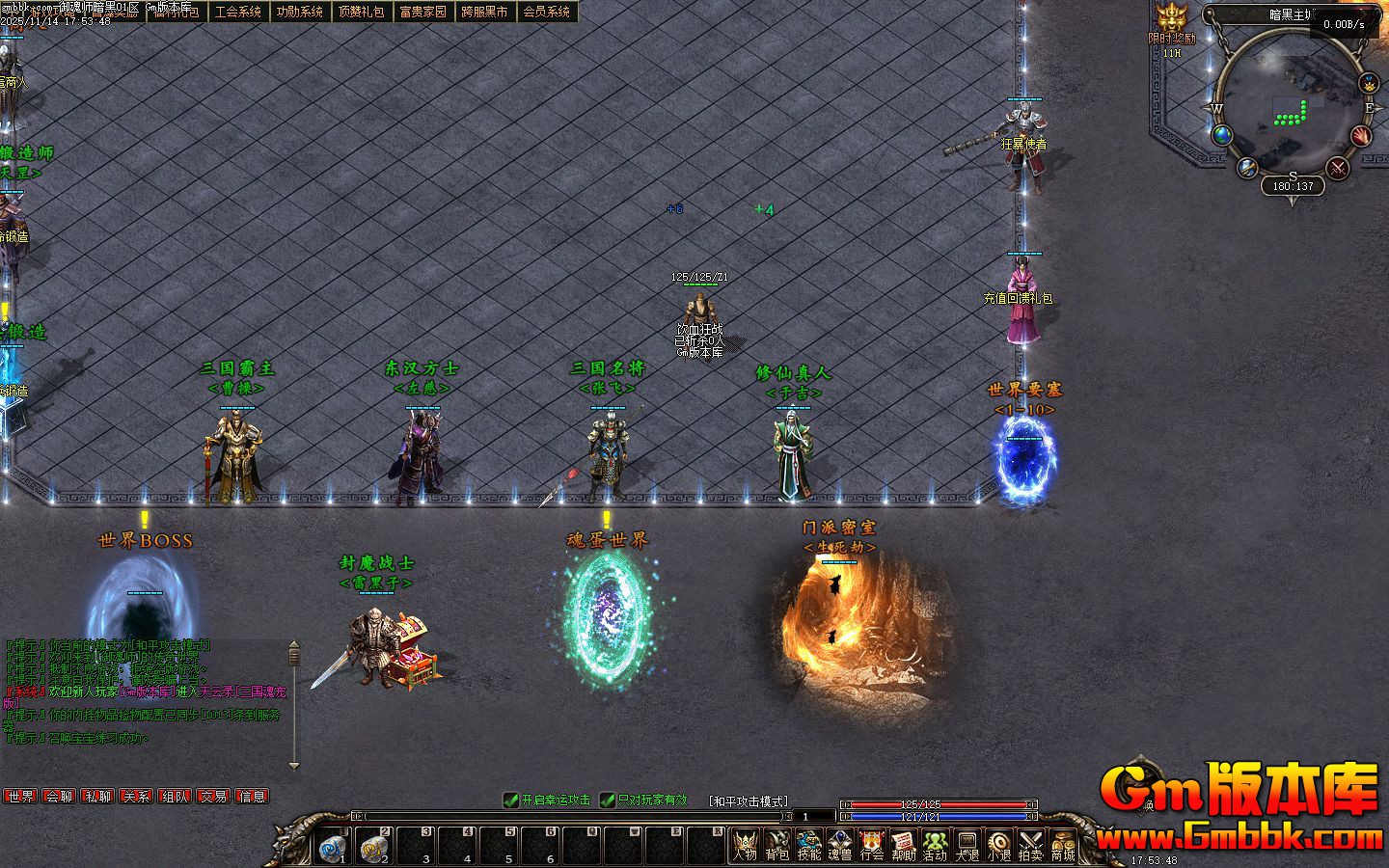Open the 背包 inventory bag

[776, 844]
